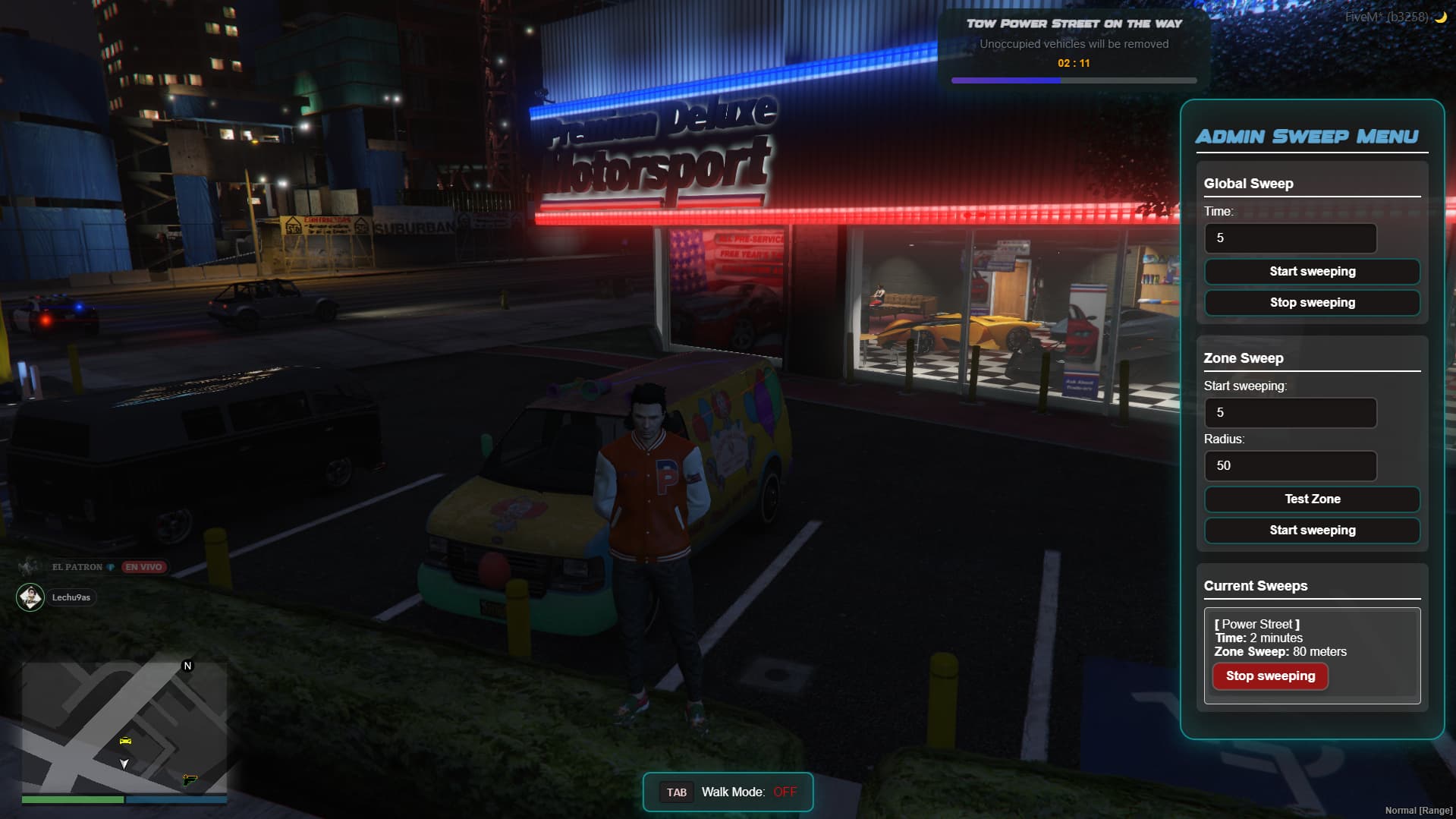
Task: Start sweeping in the Global Sweep section
Action: [x=1312, y=272]
